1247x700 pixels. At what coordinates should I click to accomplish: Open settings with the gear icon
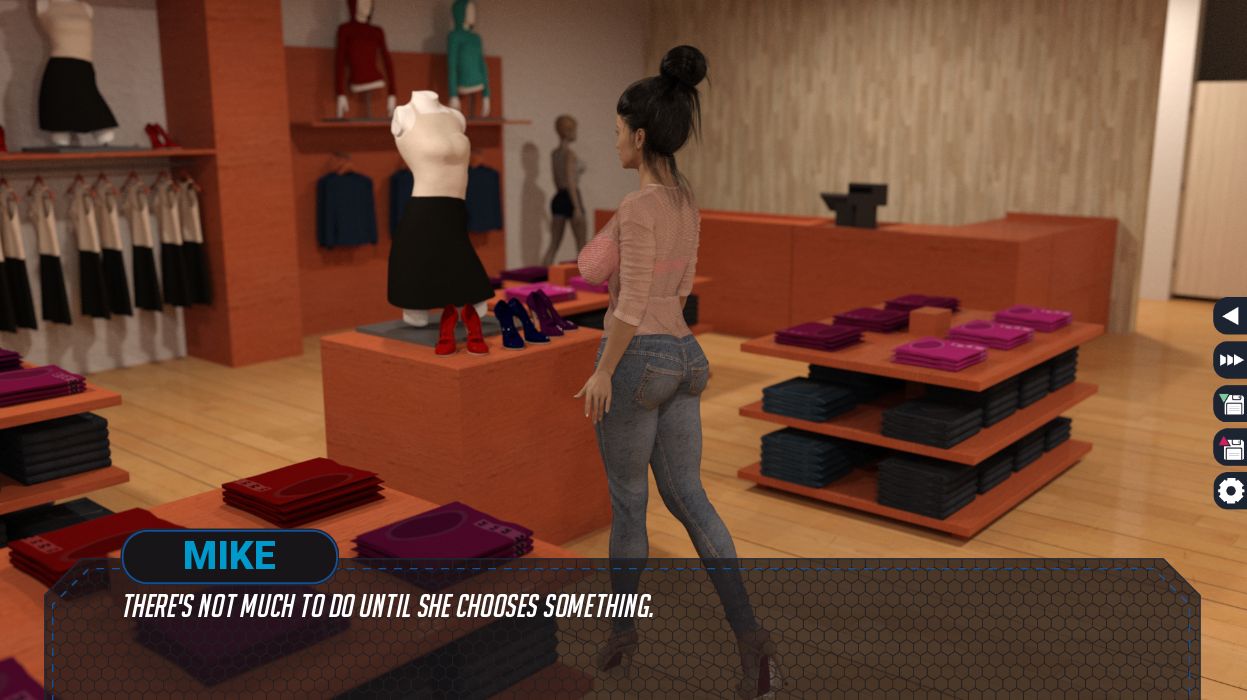(x=1231, y=491)
